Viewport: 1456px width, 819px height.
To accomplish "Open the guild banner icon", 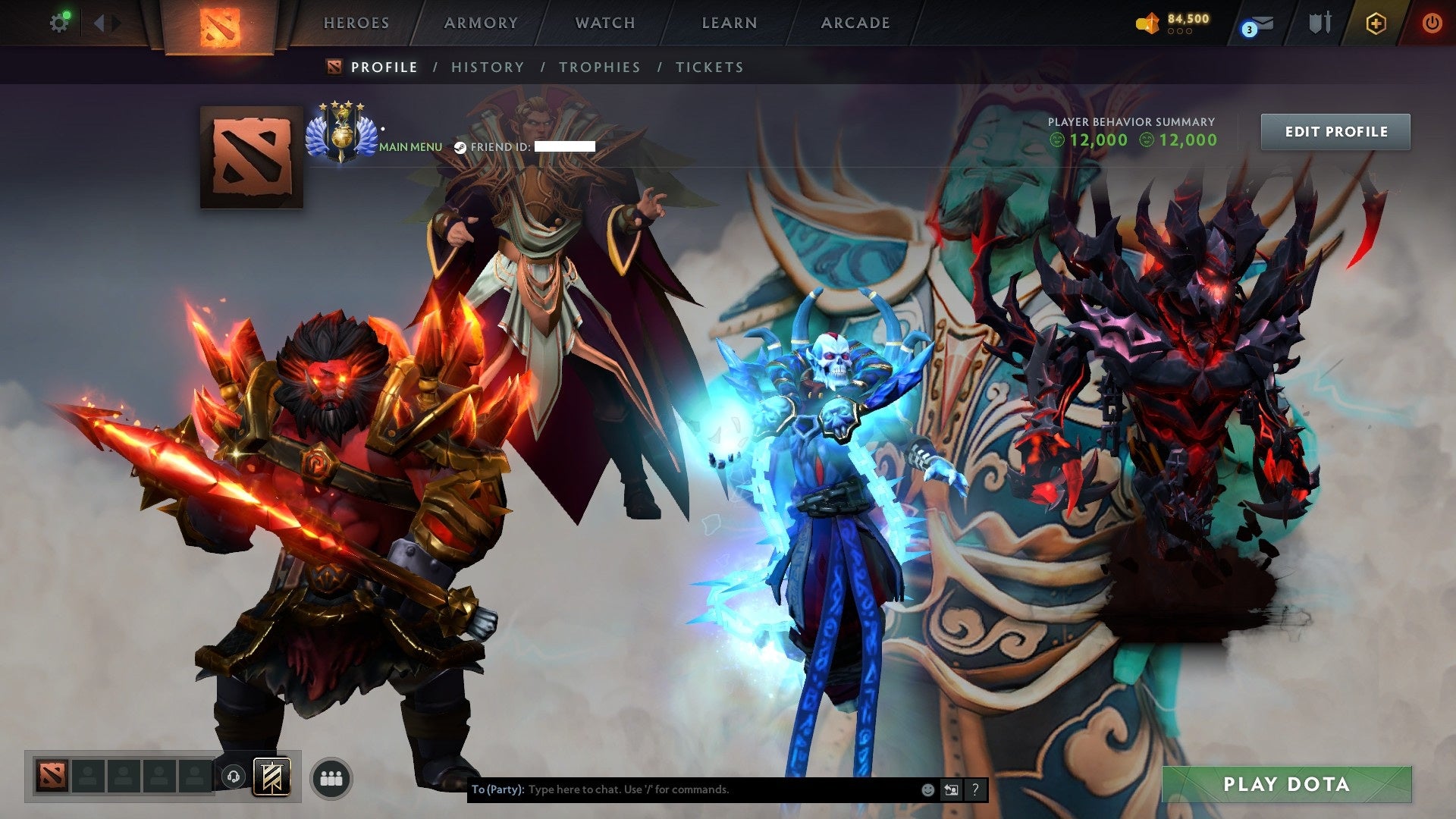I will click(x=271, y=777).
